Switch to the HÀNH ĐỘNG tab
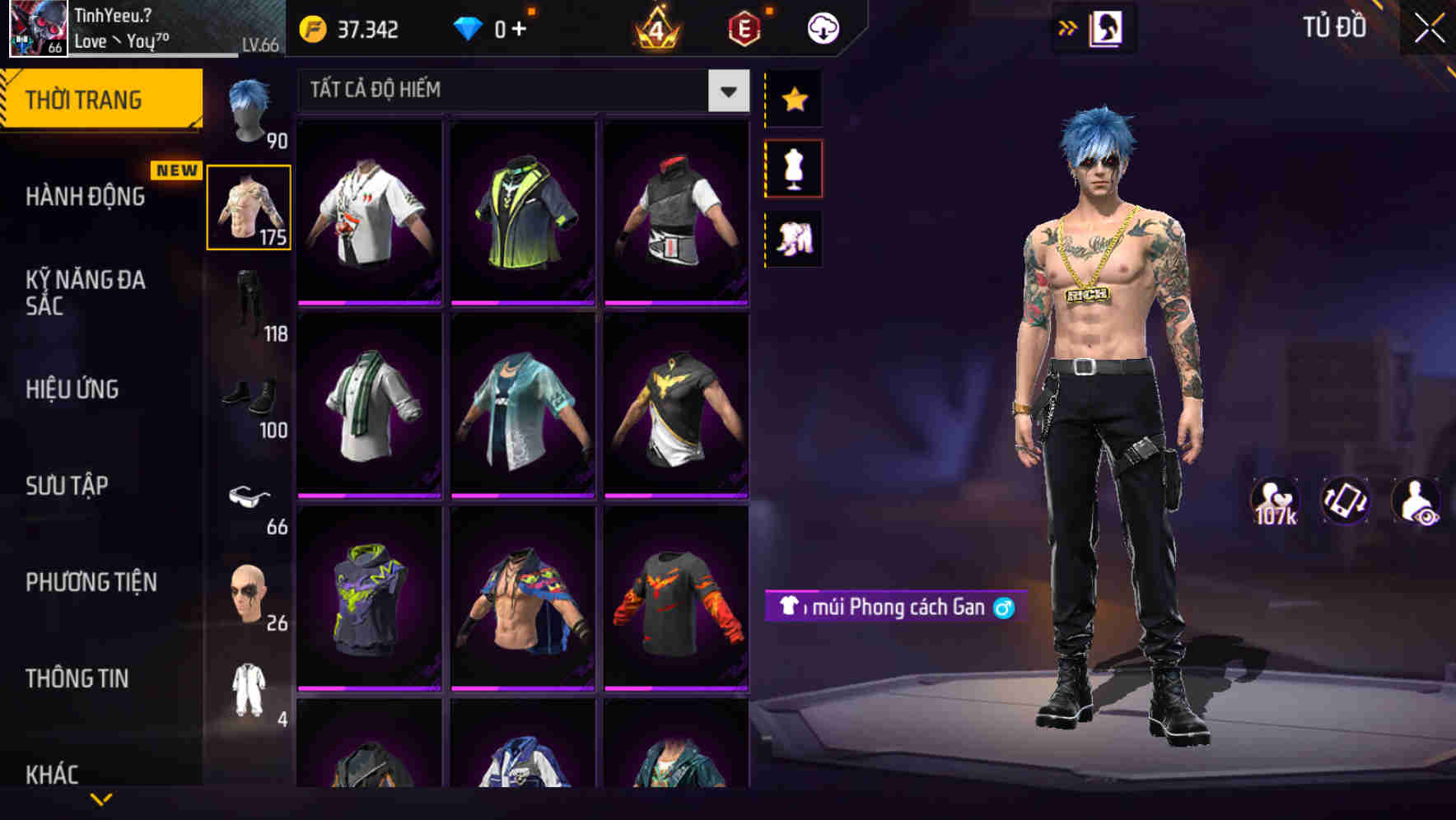 click(86, 196)
